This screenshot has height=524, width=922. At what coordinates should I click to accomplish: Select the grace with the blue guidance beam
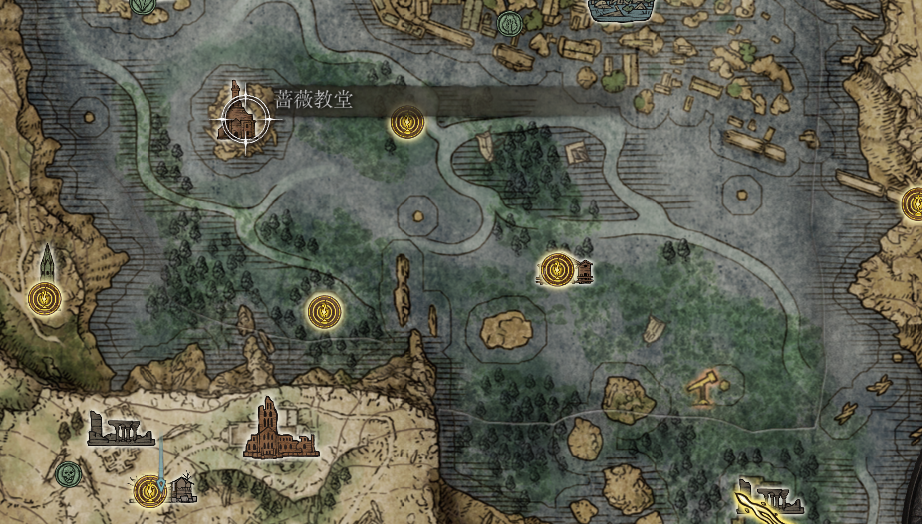(x=150, y=490)
